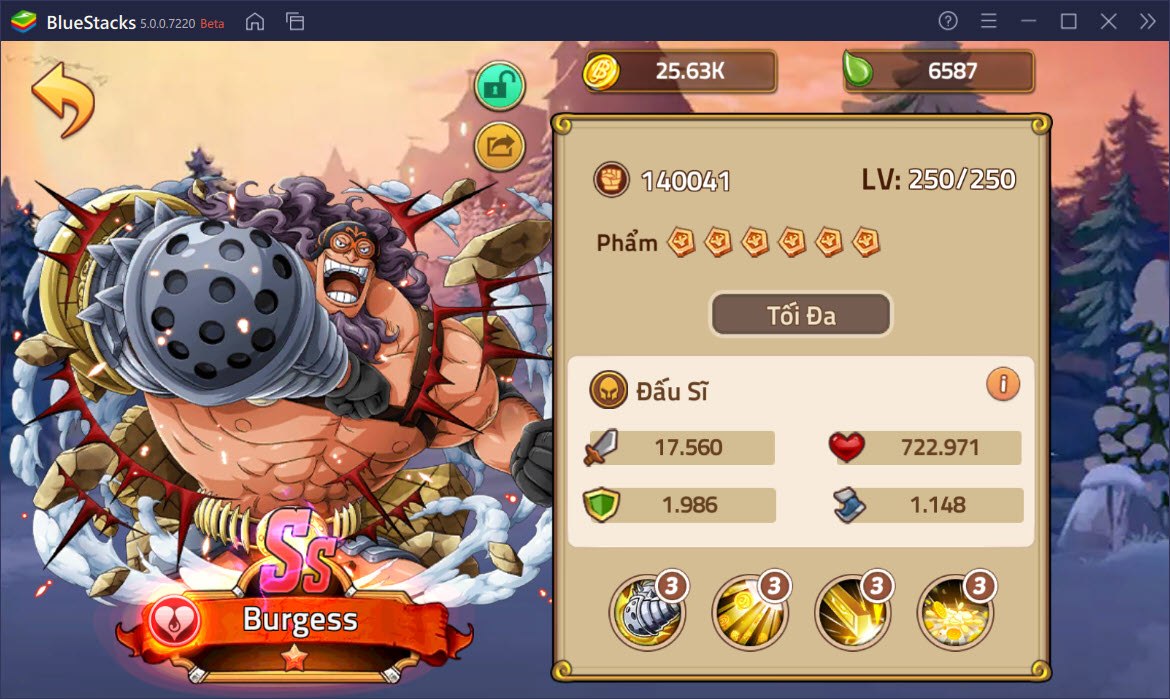Click the heart faction badge beside Burgess
This screenshot has width=1170, height=699.
[x=175, y=621]
